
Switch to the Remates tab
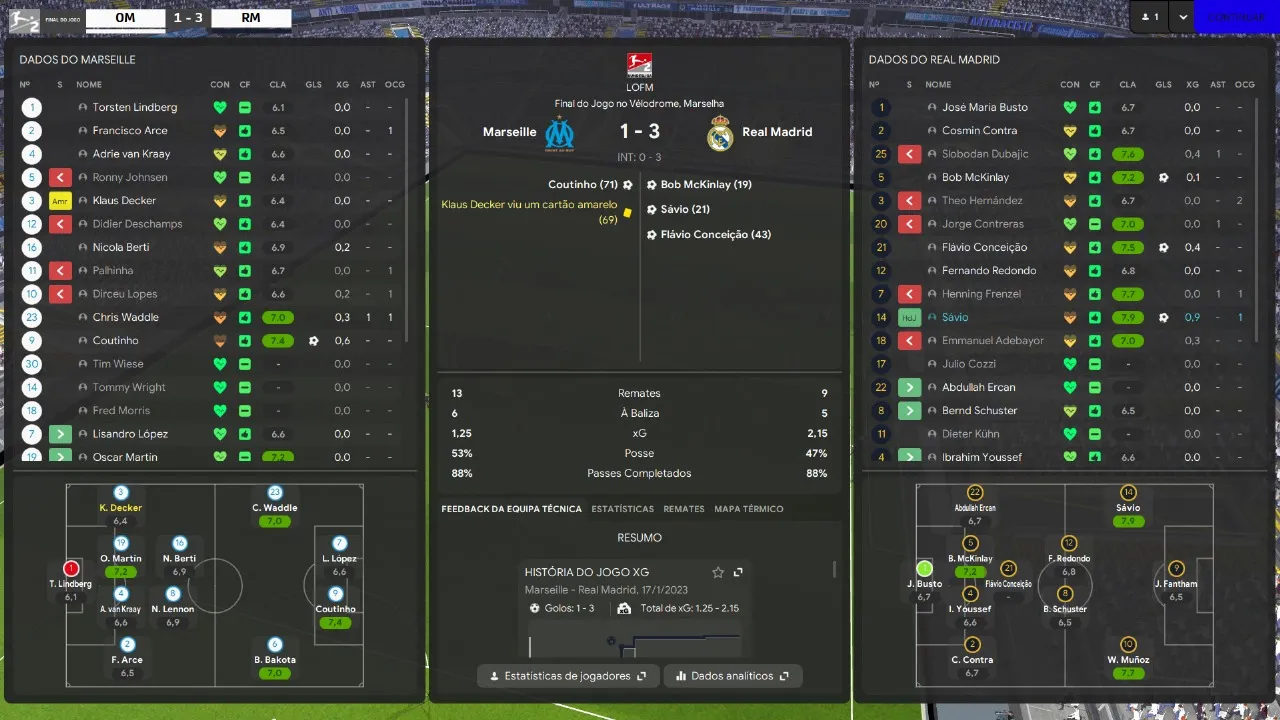point(684,509)
